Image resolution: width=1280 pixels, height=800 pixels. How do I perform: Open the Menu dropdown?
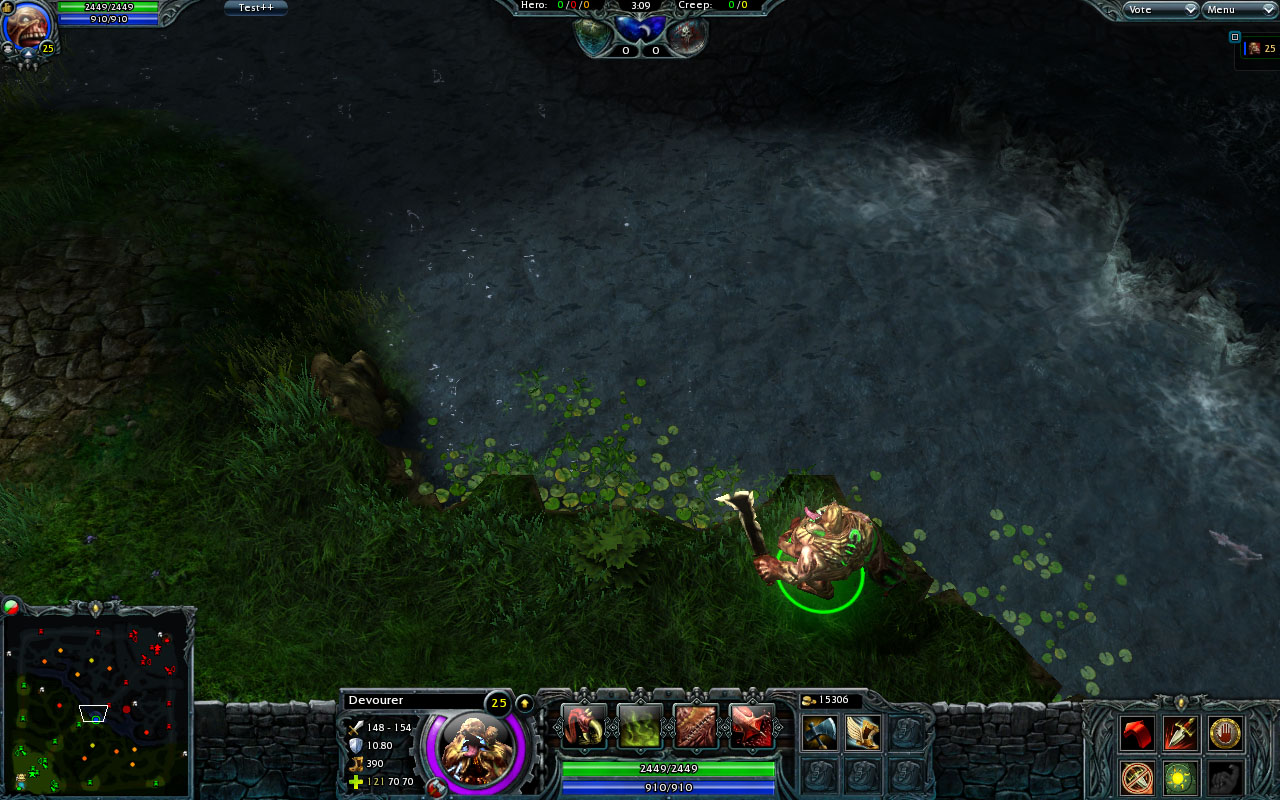tap(1239, 9)
